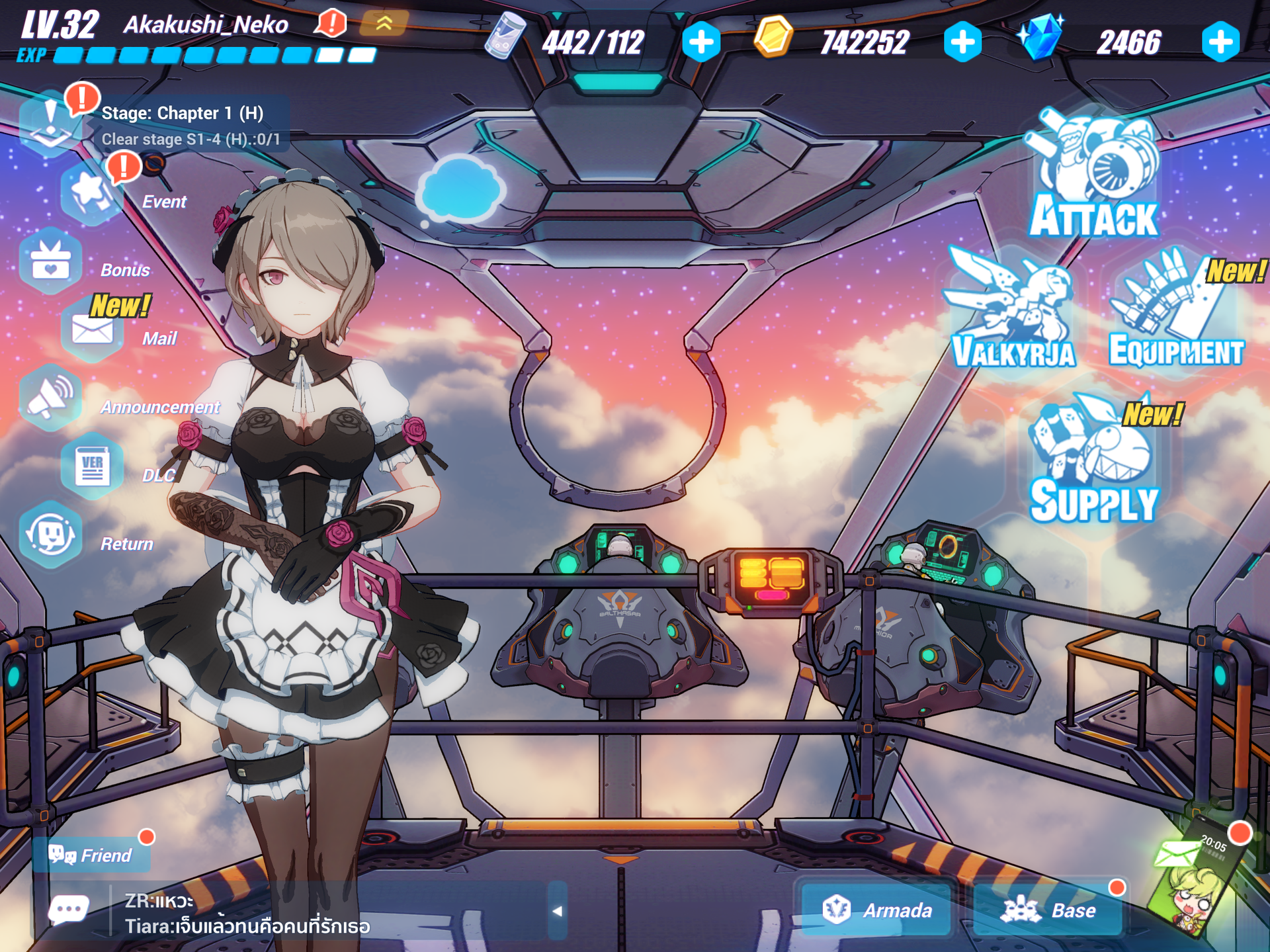Open the Supply menu
The height and width of the screenshot is (952, 1270).
click(1093, 460)
